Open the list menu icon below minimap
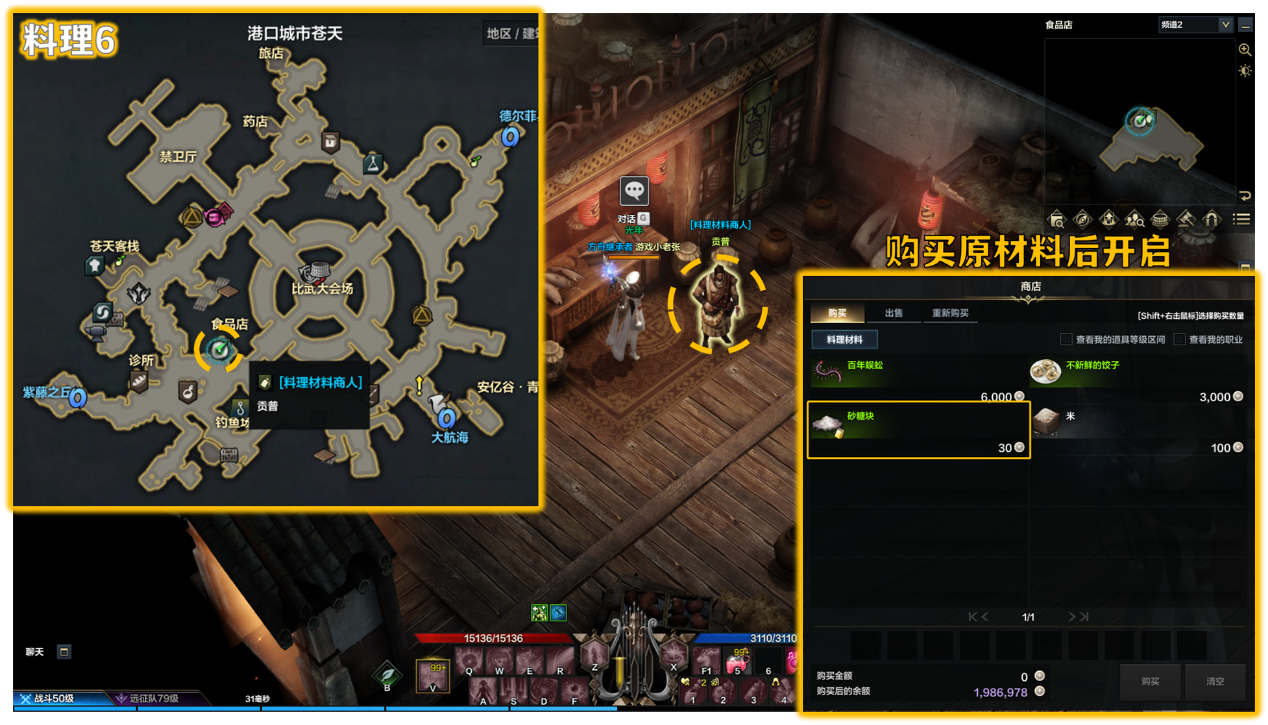The image size is (1268, 725). 1242,219
